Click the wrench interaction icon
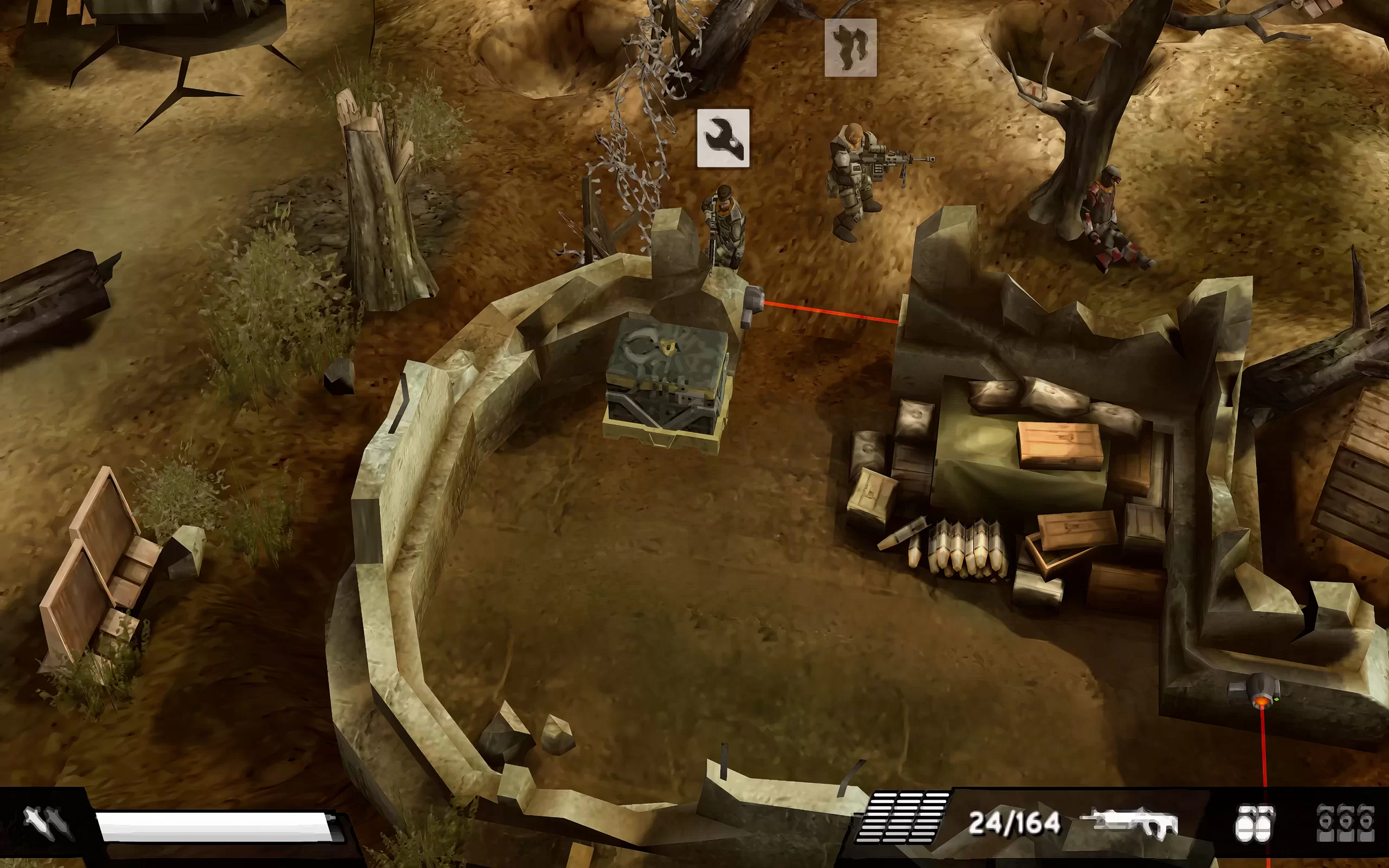The image size is (1389, 868). (x=723, y=138)
